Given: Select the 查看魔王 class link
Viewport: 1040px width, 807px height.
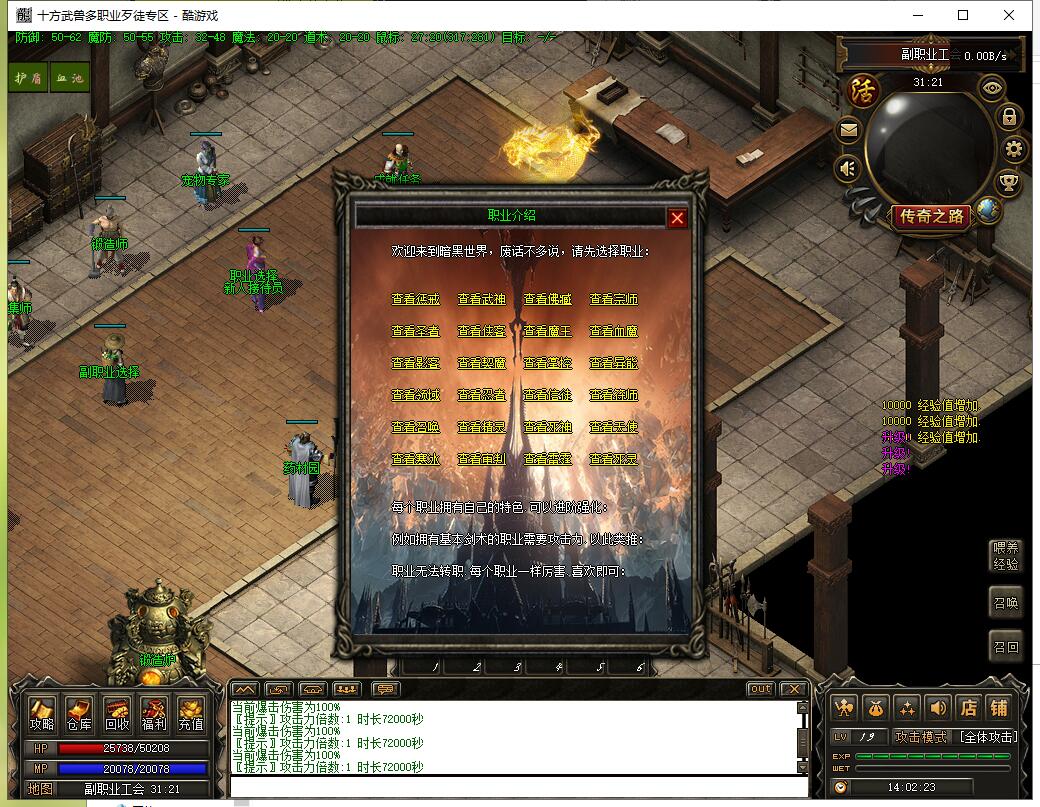Looking at the screenshot, I should coord(548,331).
